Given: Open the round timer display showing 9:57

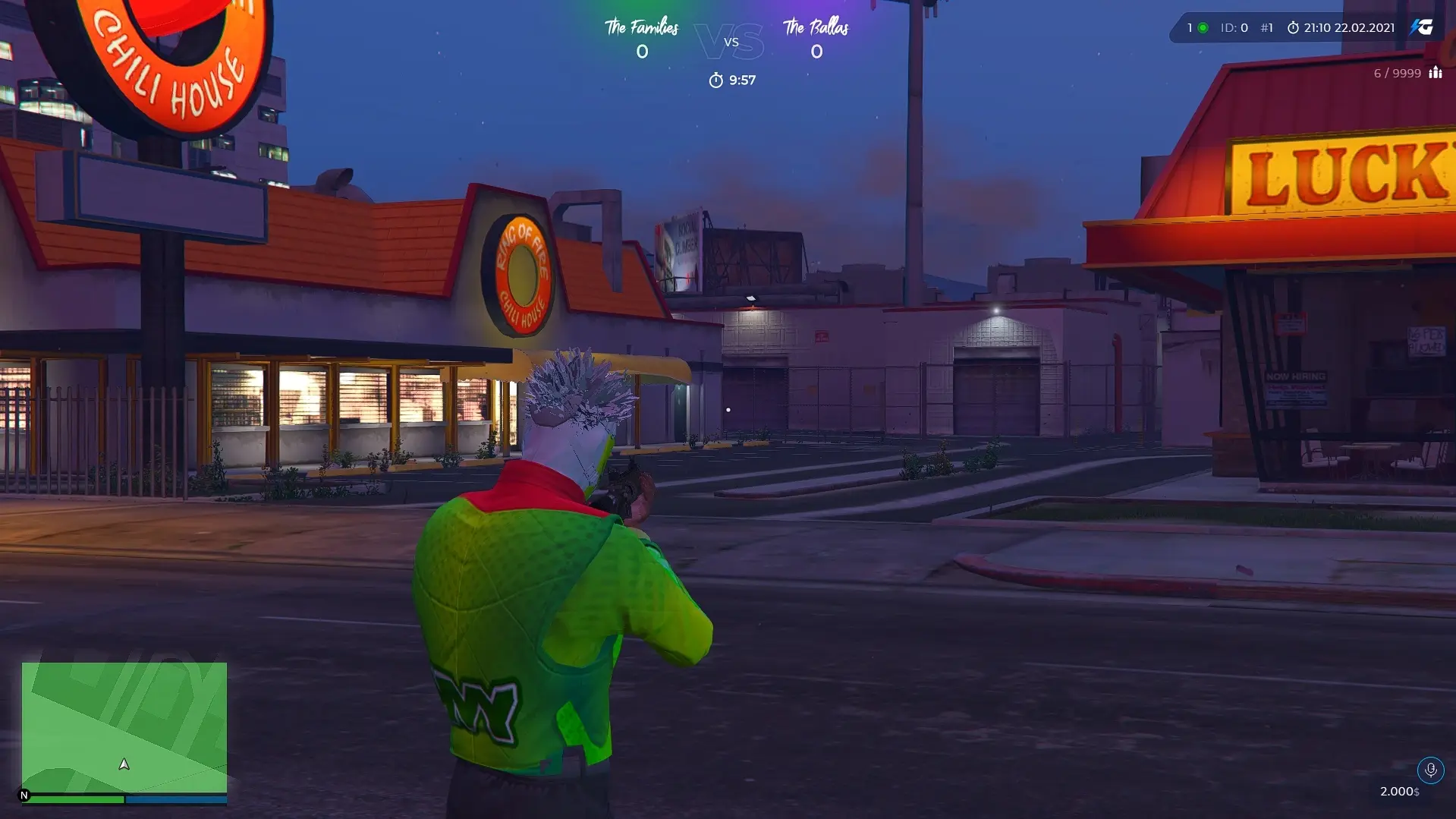Looking at the screenshot, I should pyautogui.click(x=732, y=79).
